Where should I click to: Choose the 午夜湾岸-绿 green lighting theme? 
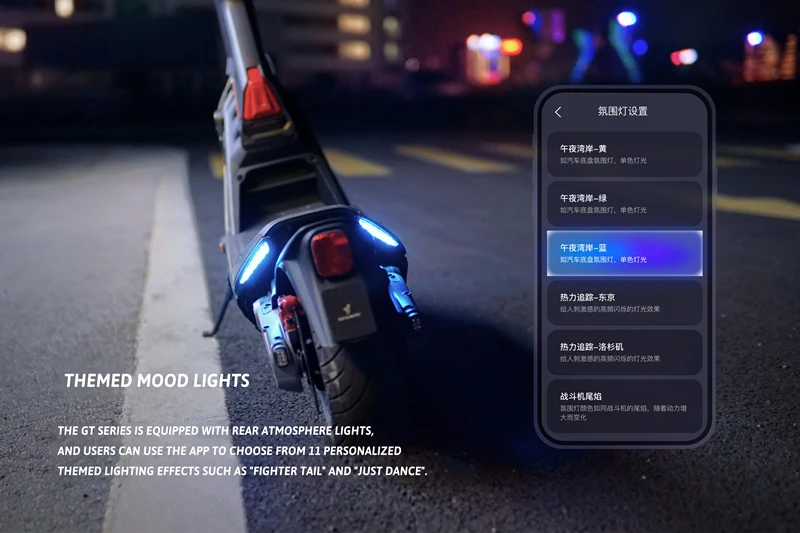click(x=624, y=203)
